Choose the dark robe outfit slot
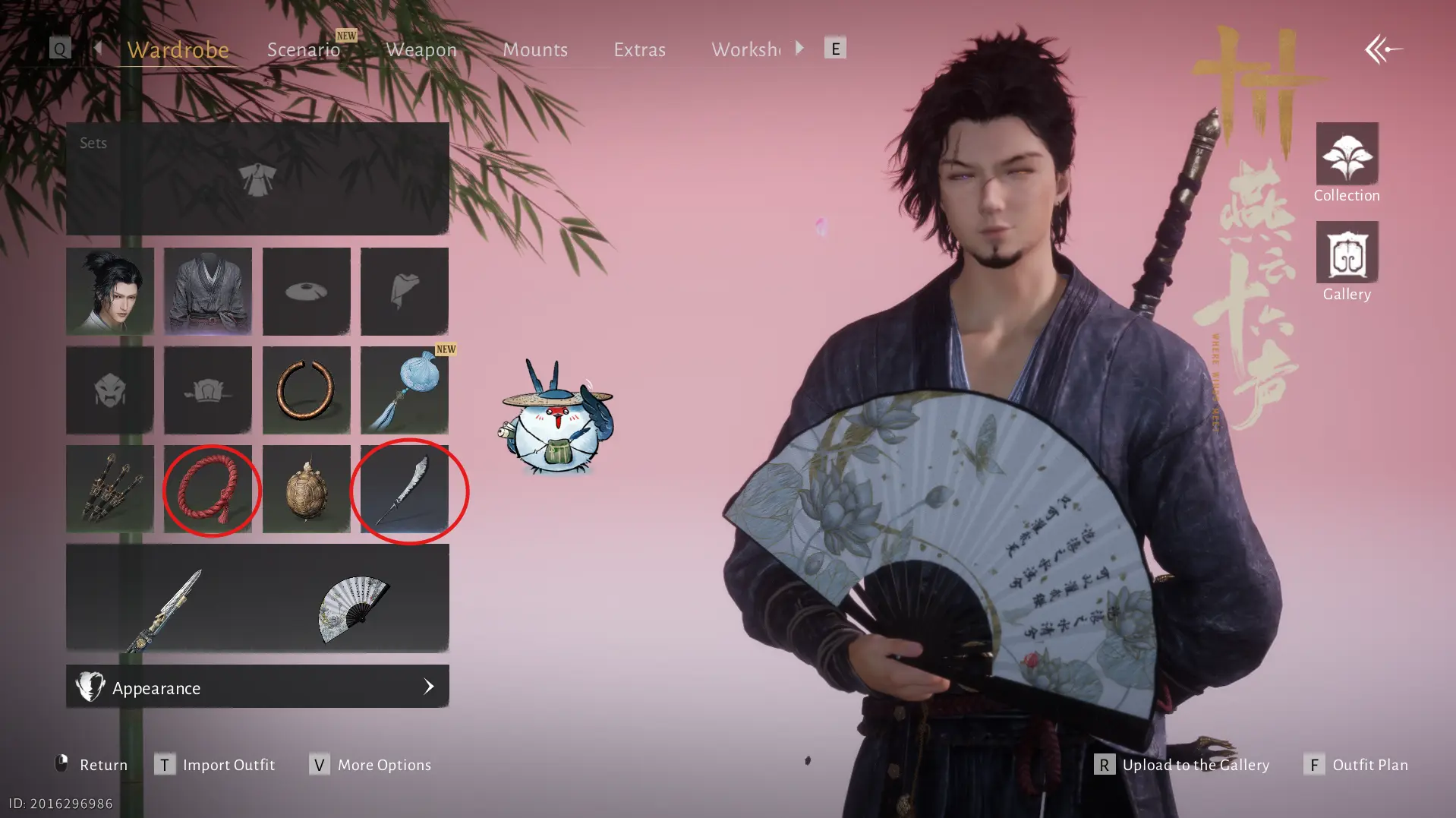The height and width of the screenshot is (818, 1456). tap(208, 292)
